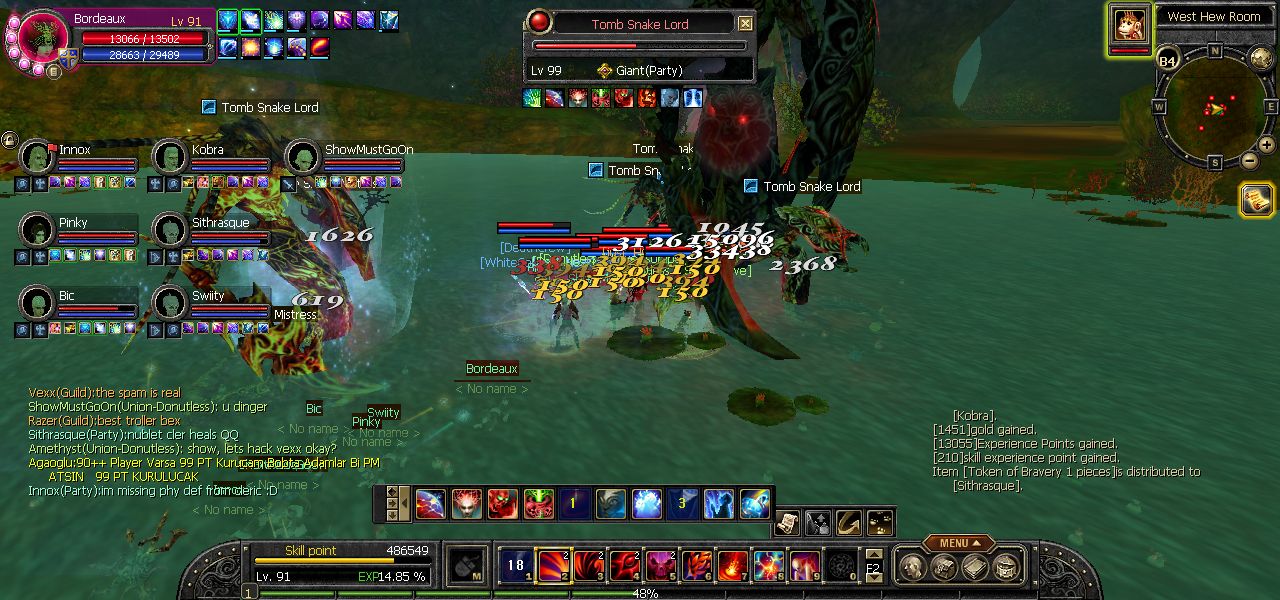Viewport: 1280px width, 600px height.
Task: Target party member Pinky's portrait
Action: 37,230
